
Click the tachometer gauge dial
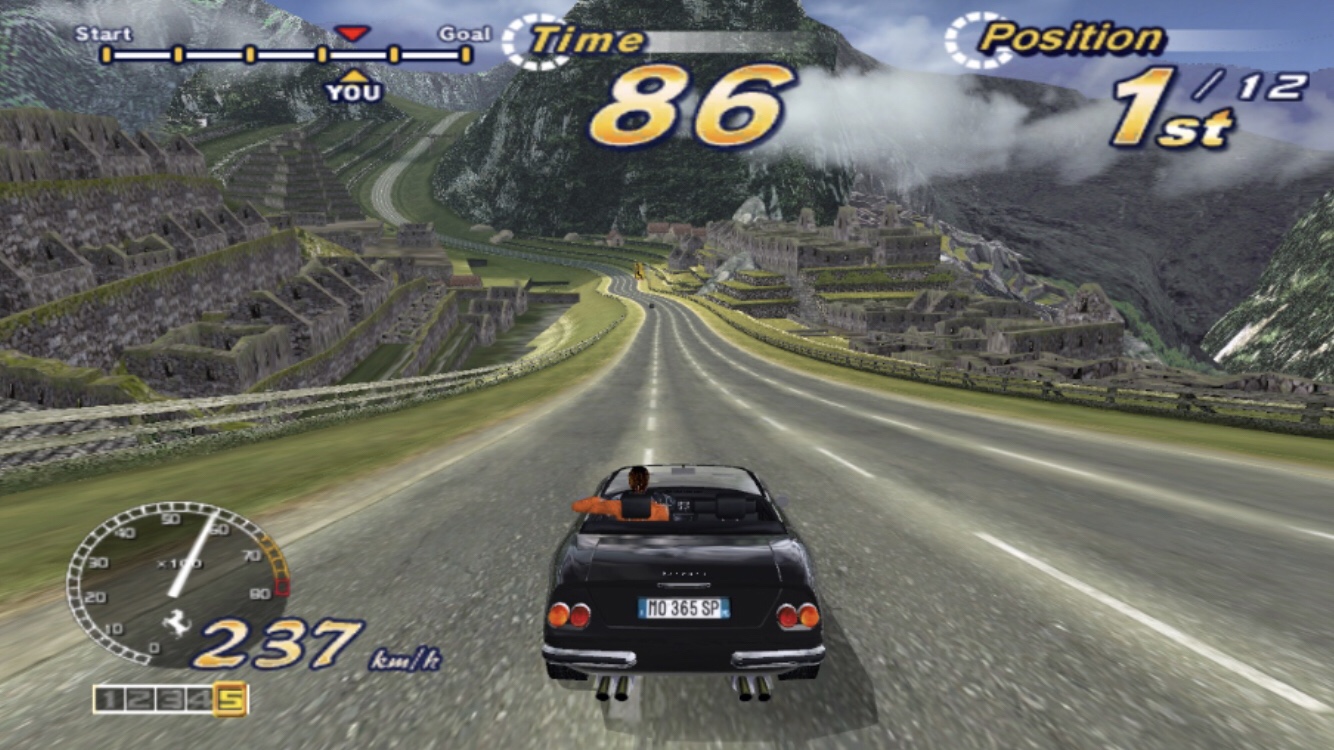176,582
